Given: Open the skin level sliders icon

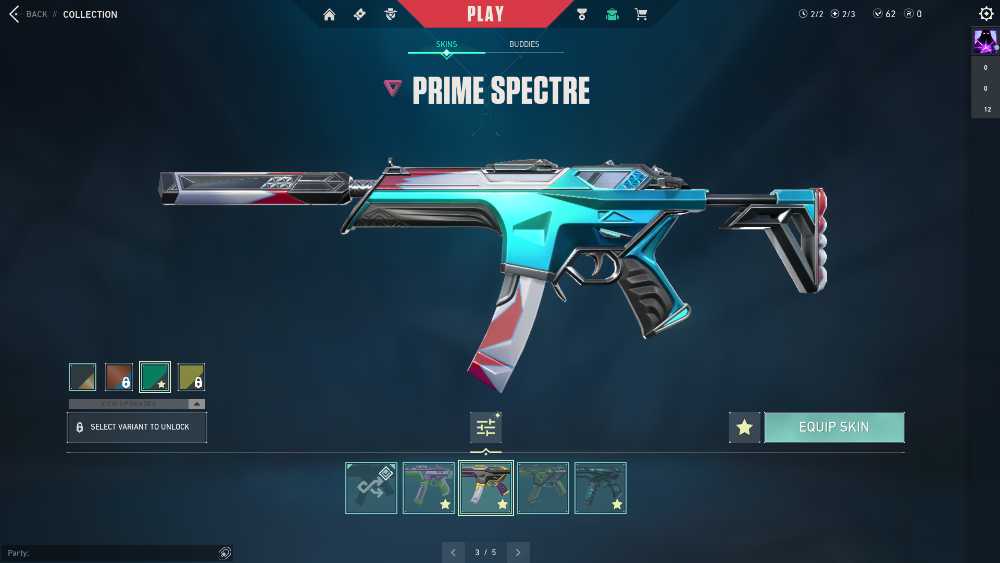Looking at the screenshot, I should coord(486,427).
